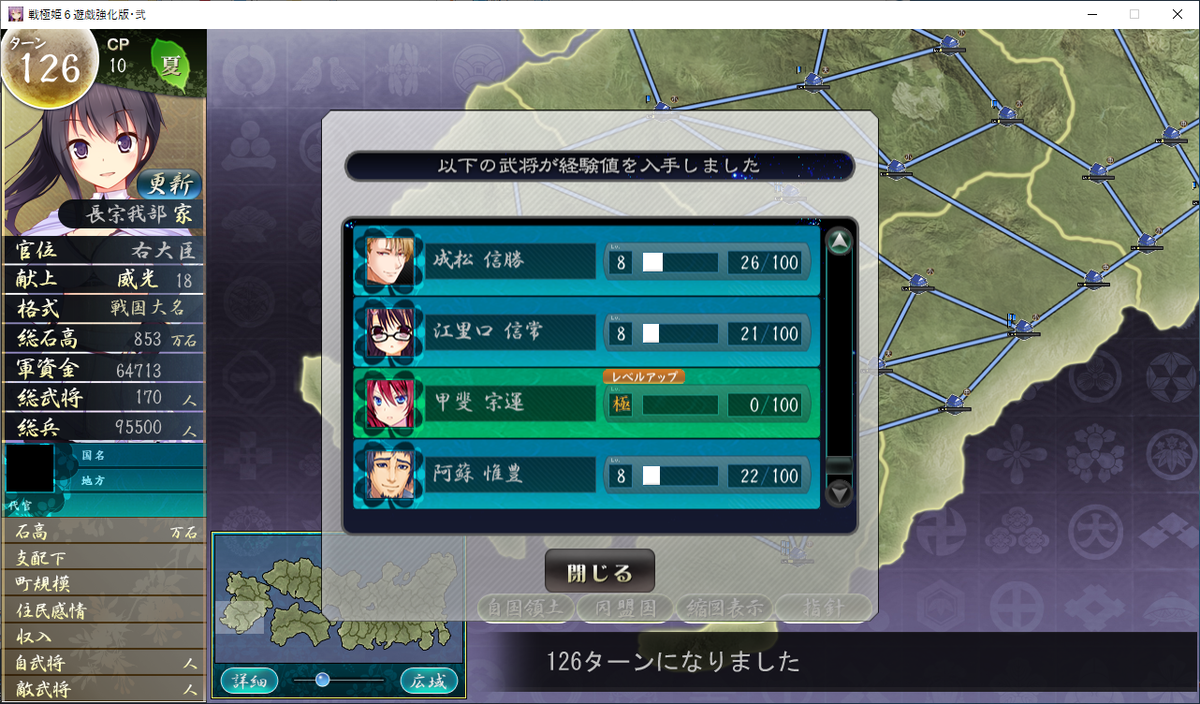Show 同盟国 allied nations filter
Screen dimensions: 1200x704
pyautogui.click(x=624, y=607)
